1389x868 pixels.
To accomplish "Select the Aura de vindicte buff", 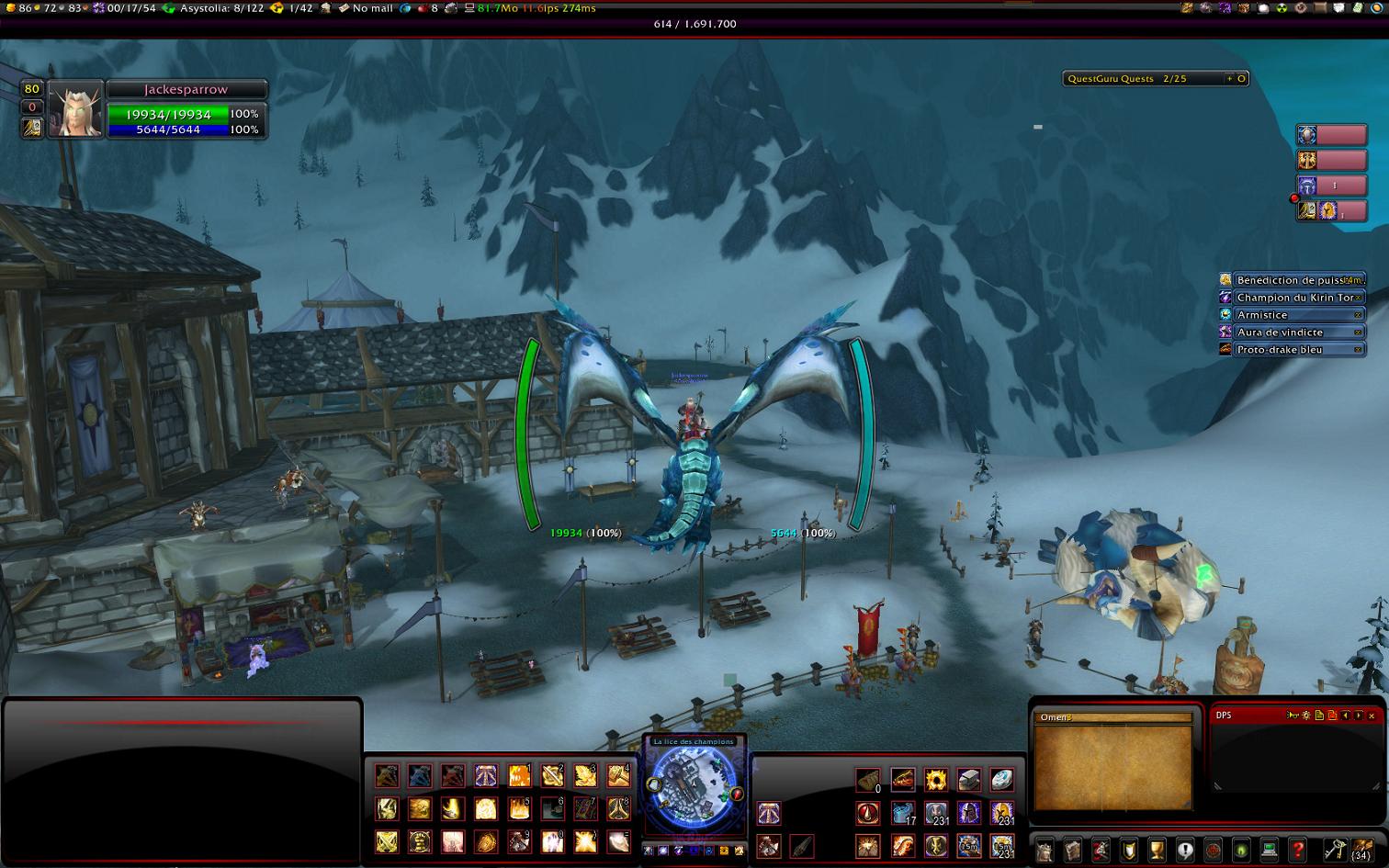I will 1290,333.
